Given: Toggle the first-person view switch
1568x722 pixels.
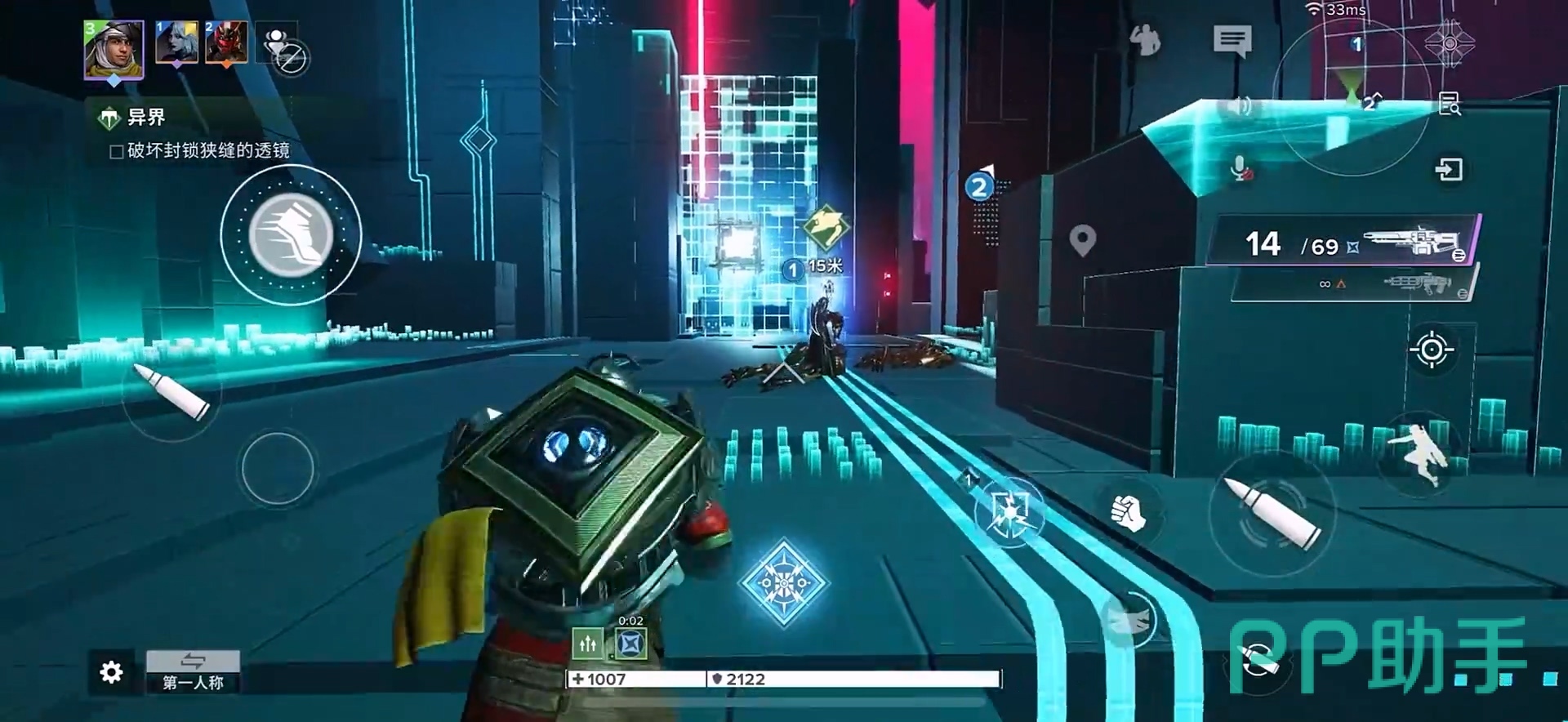Looking at the screenshot, I should pyautogui.click(x=193, y=671).
